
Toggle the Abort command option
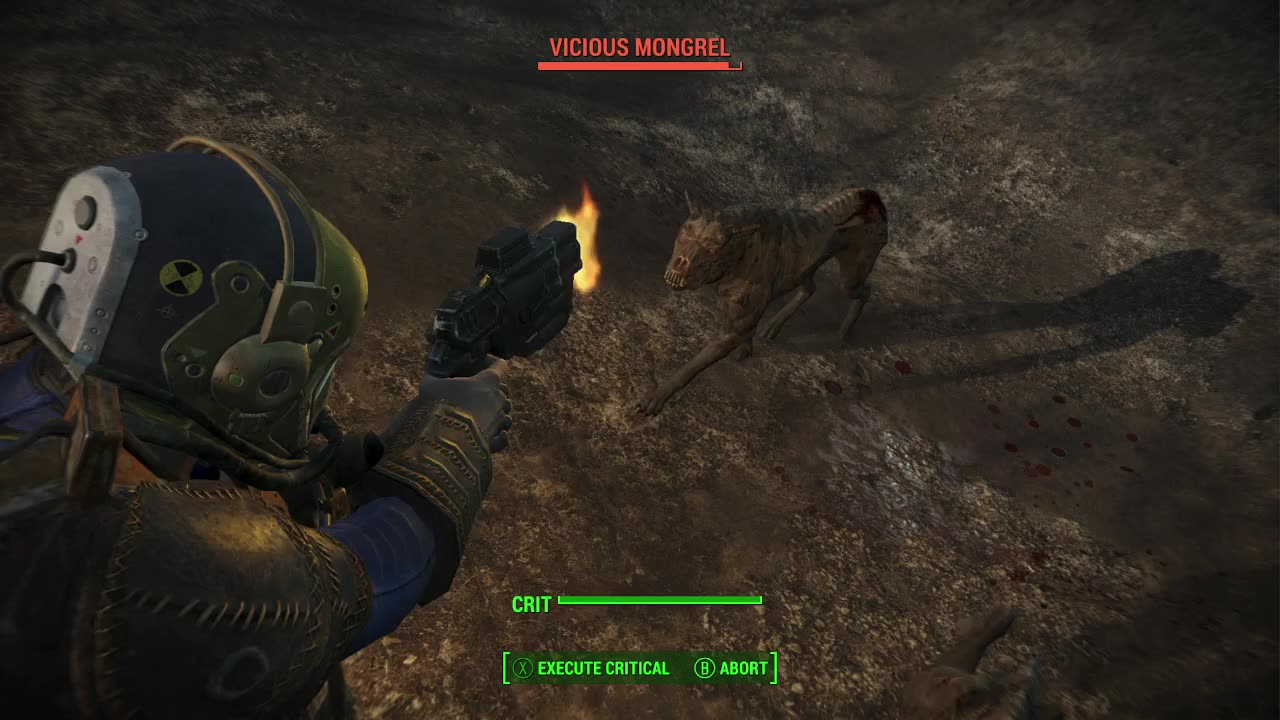(x=742, y=667)
